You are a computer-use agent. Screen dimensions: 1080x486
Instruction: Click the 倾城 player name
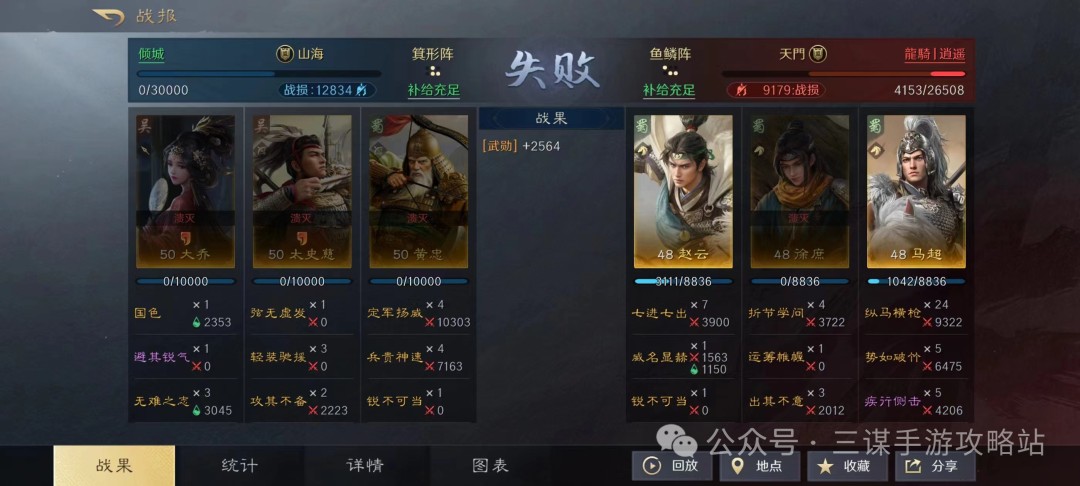(151, 54)
